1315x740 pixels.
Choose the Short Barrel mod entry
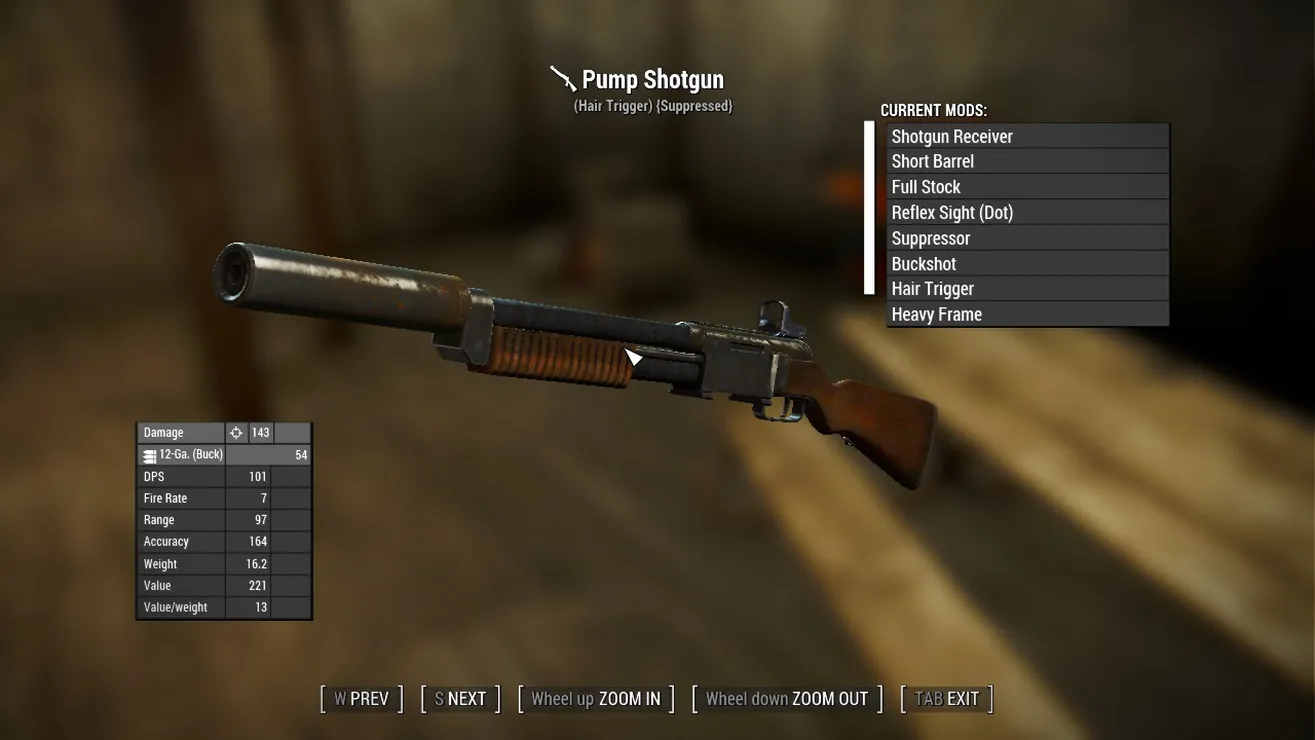tap(1027, 162)
